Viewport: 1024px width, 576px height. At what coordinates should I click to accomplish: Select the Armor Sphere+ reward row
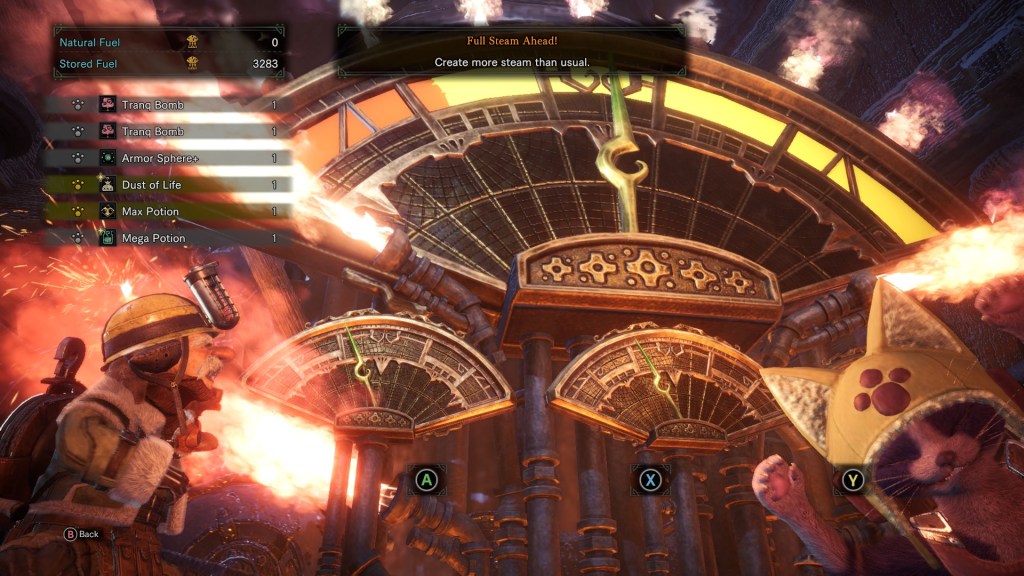click(x=170, y=158)
